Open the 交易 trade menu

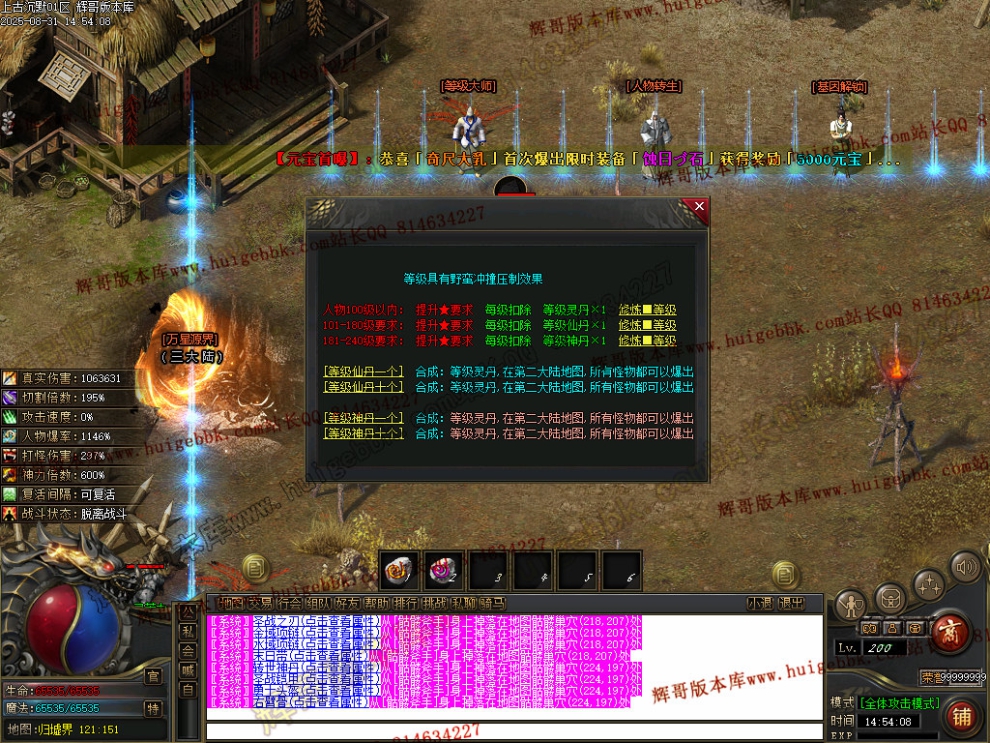click(260, 603)
